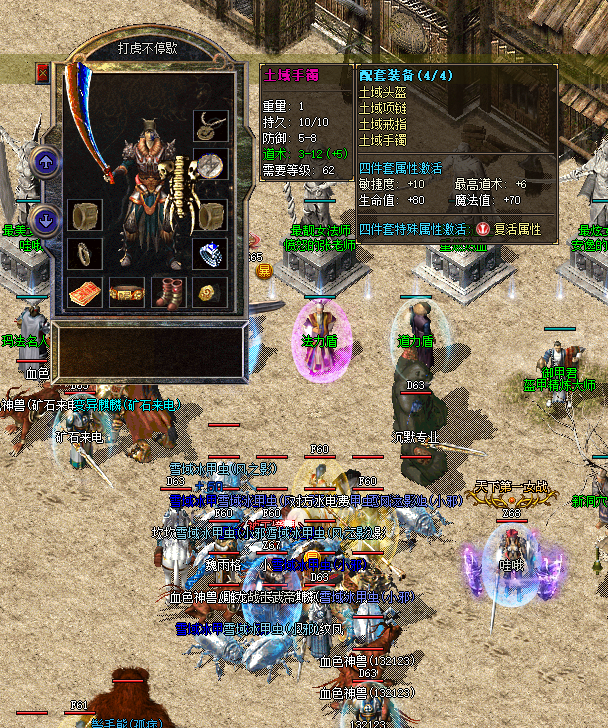Close the character equipment panel
Viewport: 608px width, 728px height.
pyautogui.click(x=42, y=73)
